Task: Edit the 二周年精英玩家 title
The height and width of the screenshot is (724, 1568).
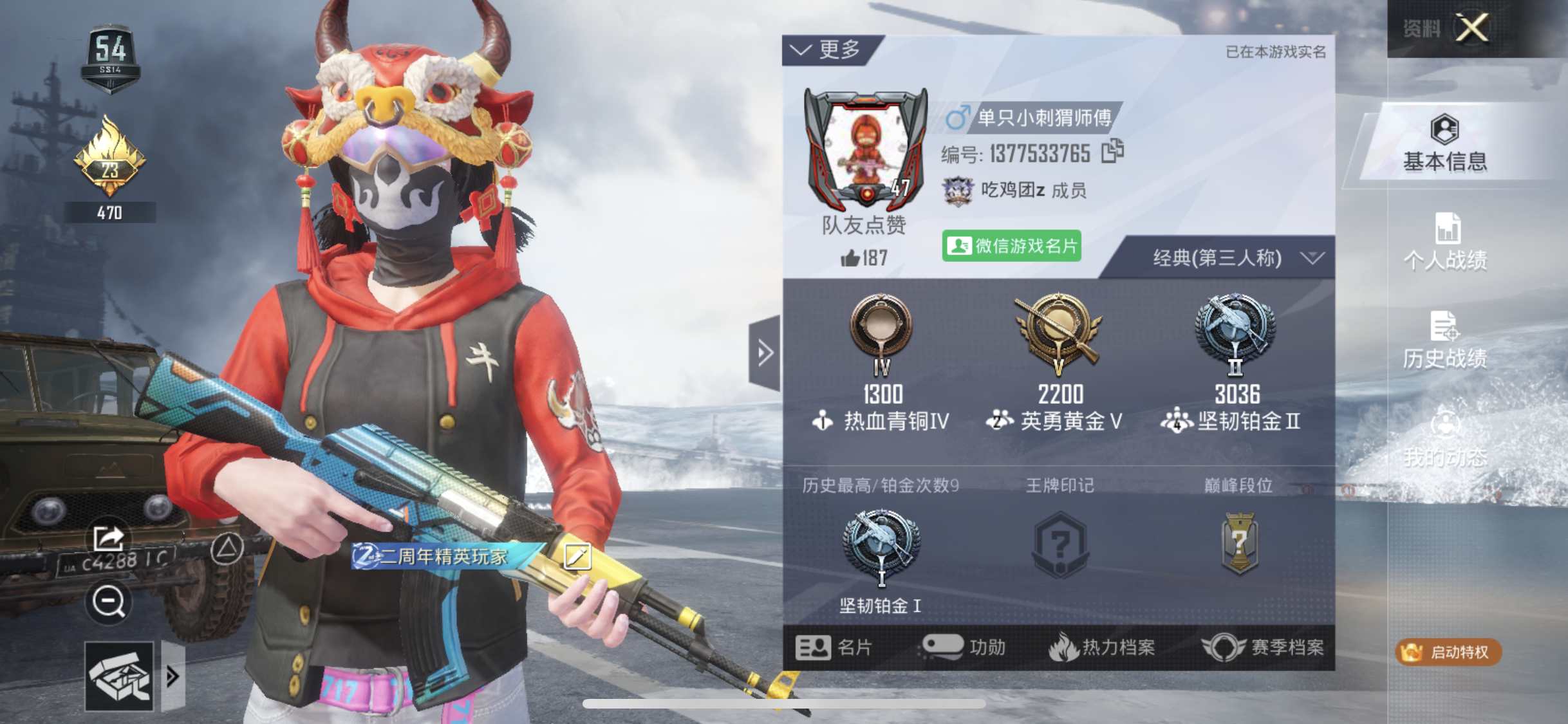Action: pyautogui.click(x=577, y=556)
